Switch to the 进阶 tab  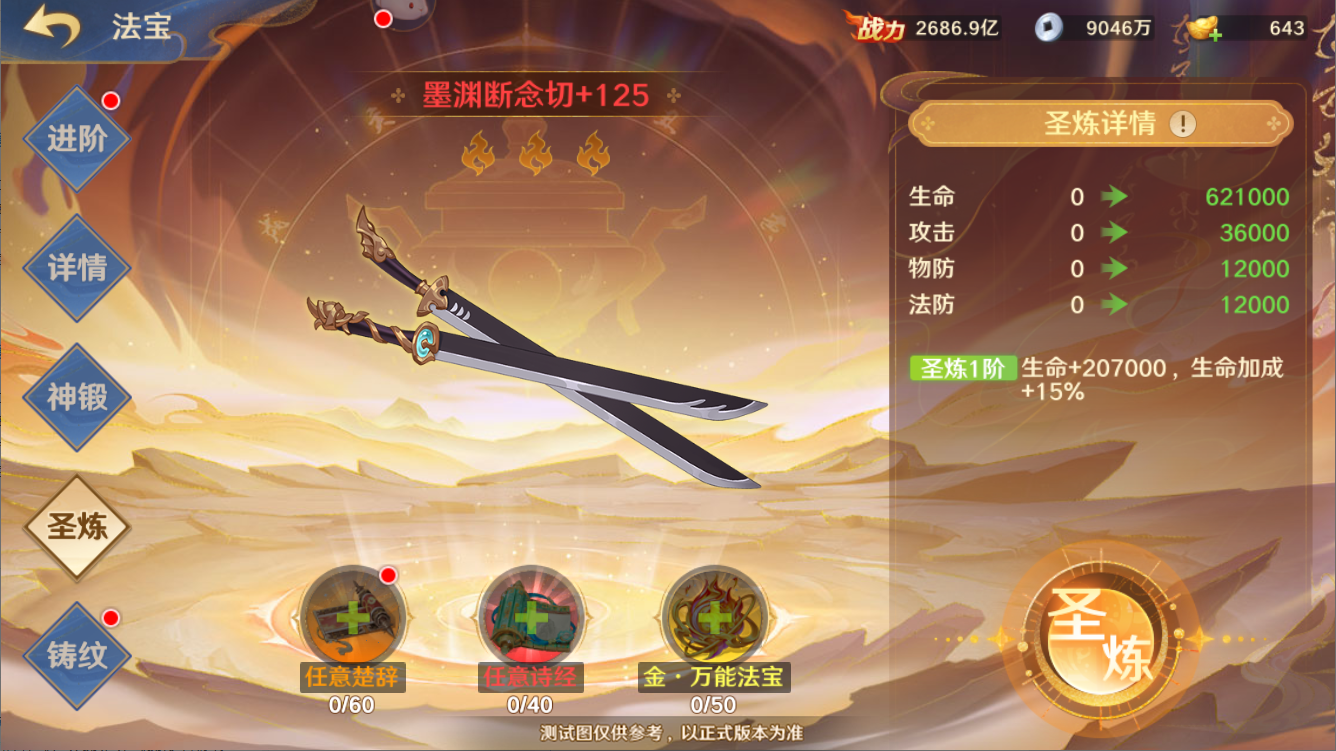[x=77, y=138]
